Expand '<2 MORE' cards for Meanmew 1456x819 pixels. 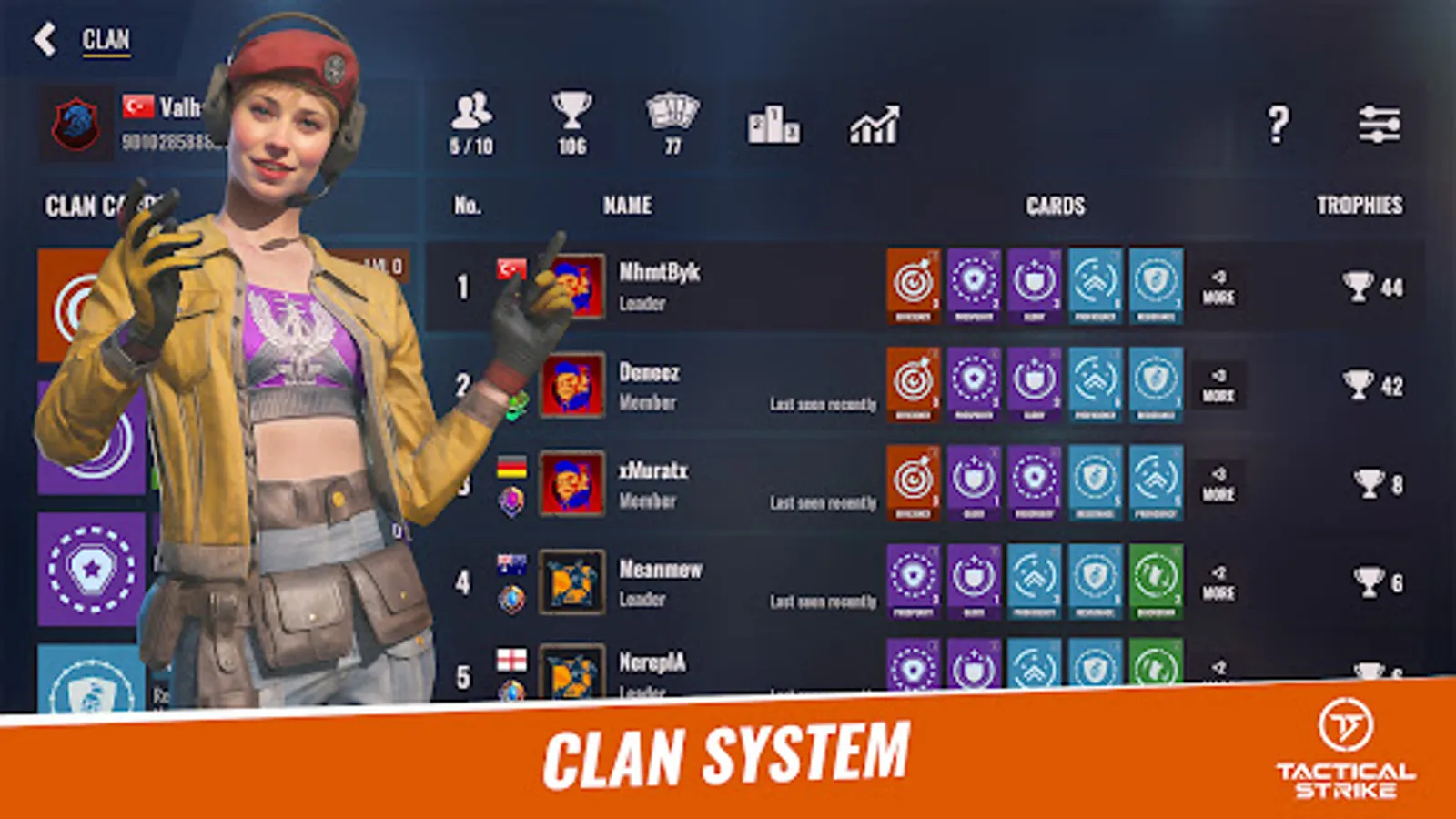(1220, 583)
